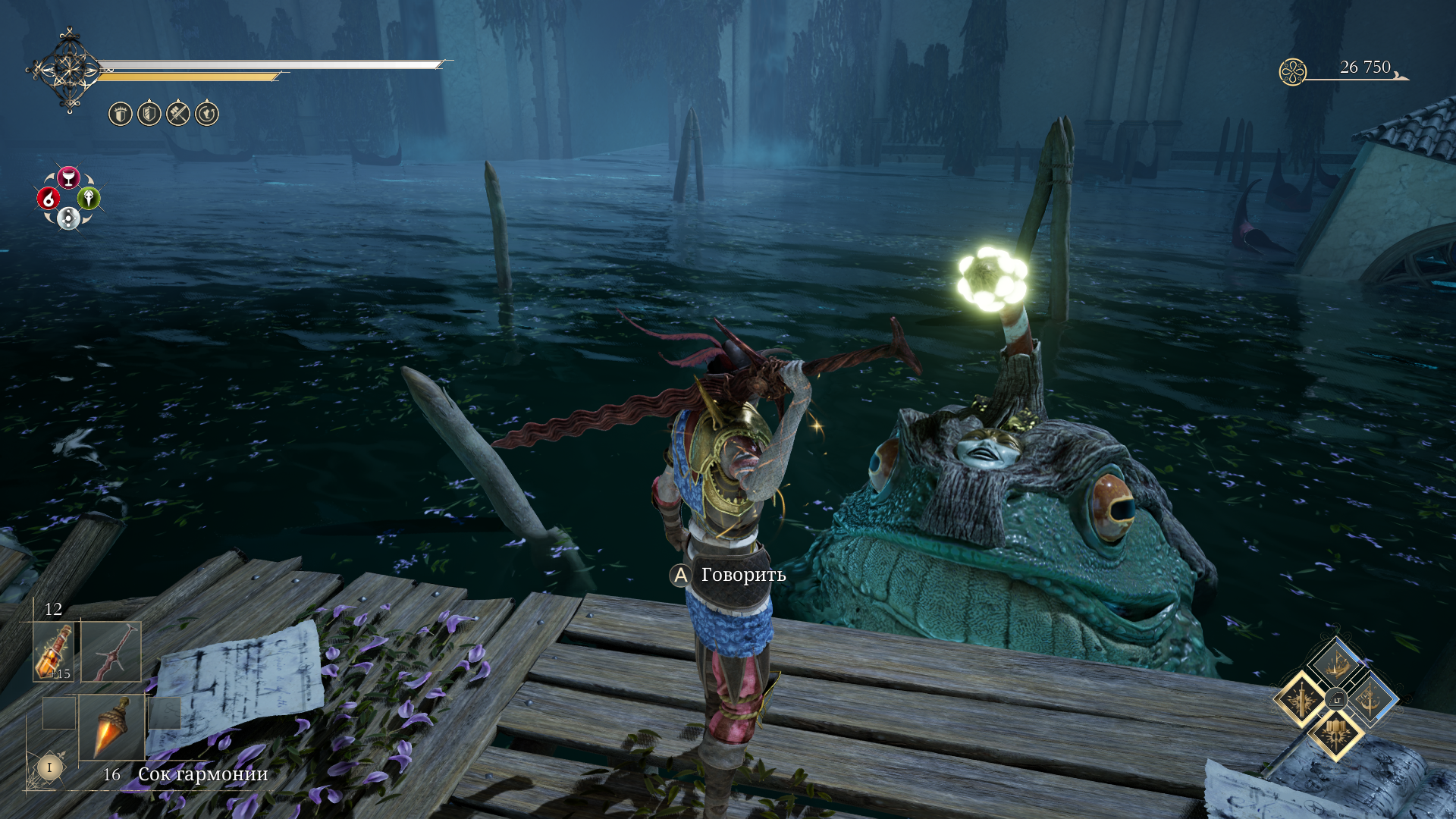Activate the sinking ship skill diamond
This screenshot has width=1456, height=819.
click(1336, 664)
